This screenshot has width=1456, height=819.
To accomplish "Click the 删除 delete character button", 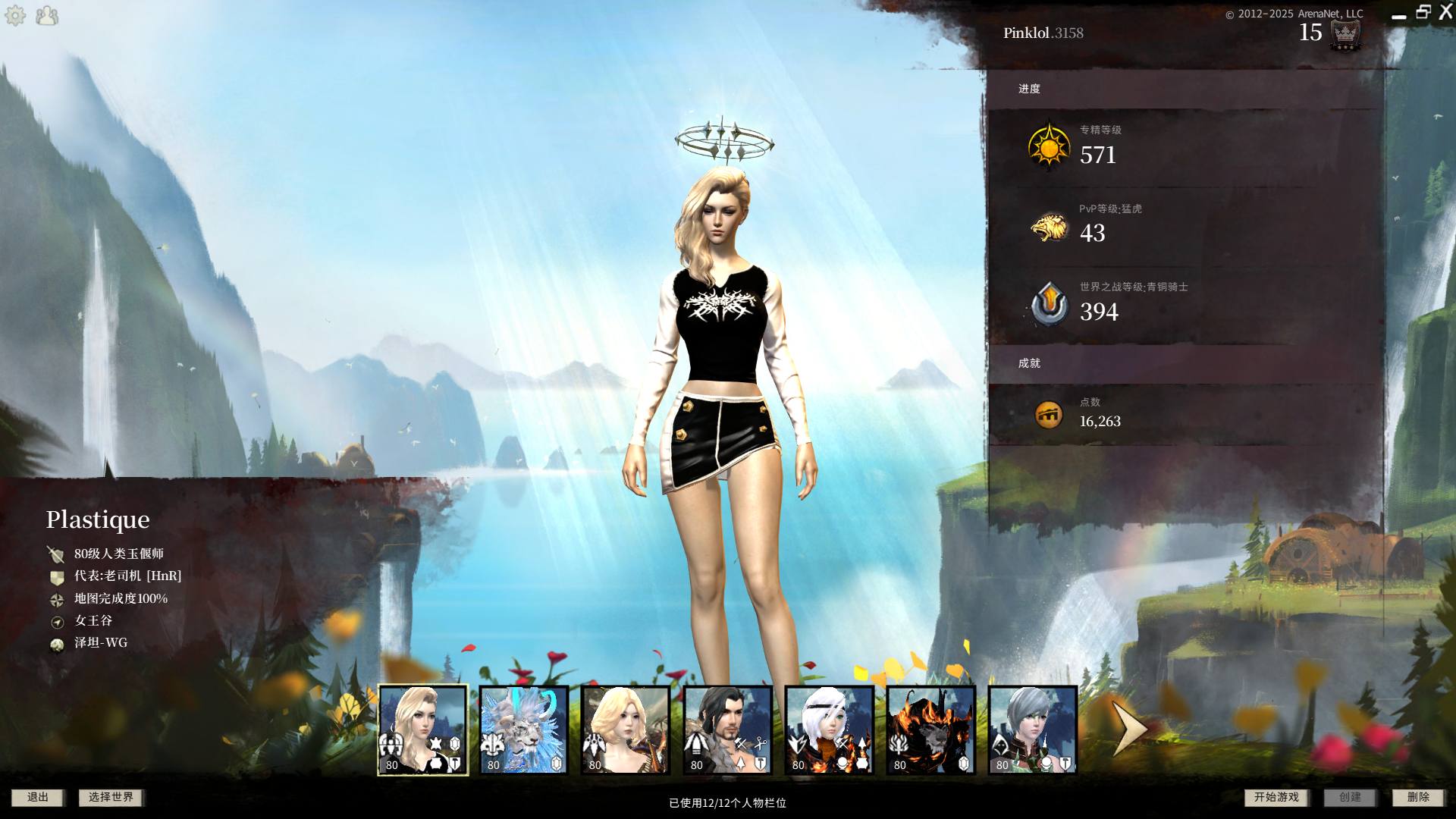I will click(x=1418, y=797).
